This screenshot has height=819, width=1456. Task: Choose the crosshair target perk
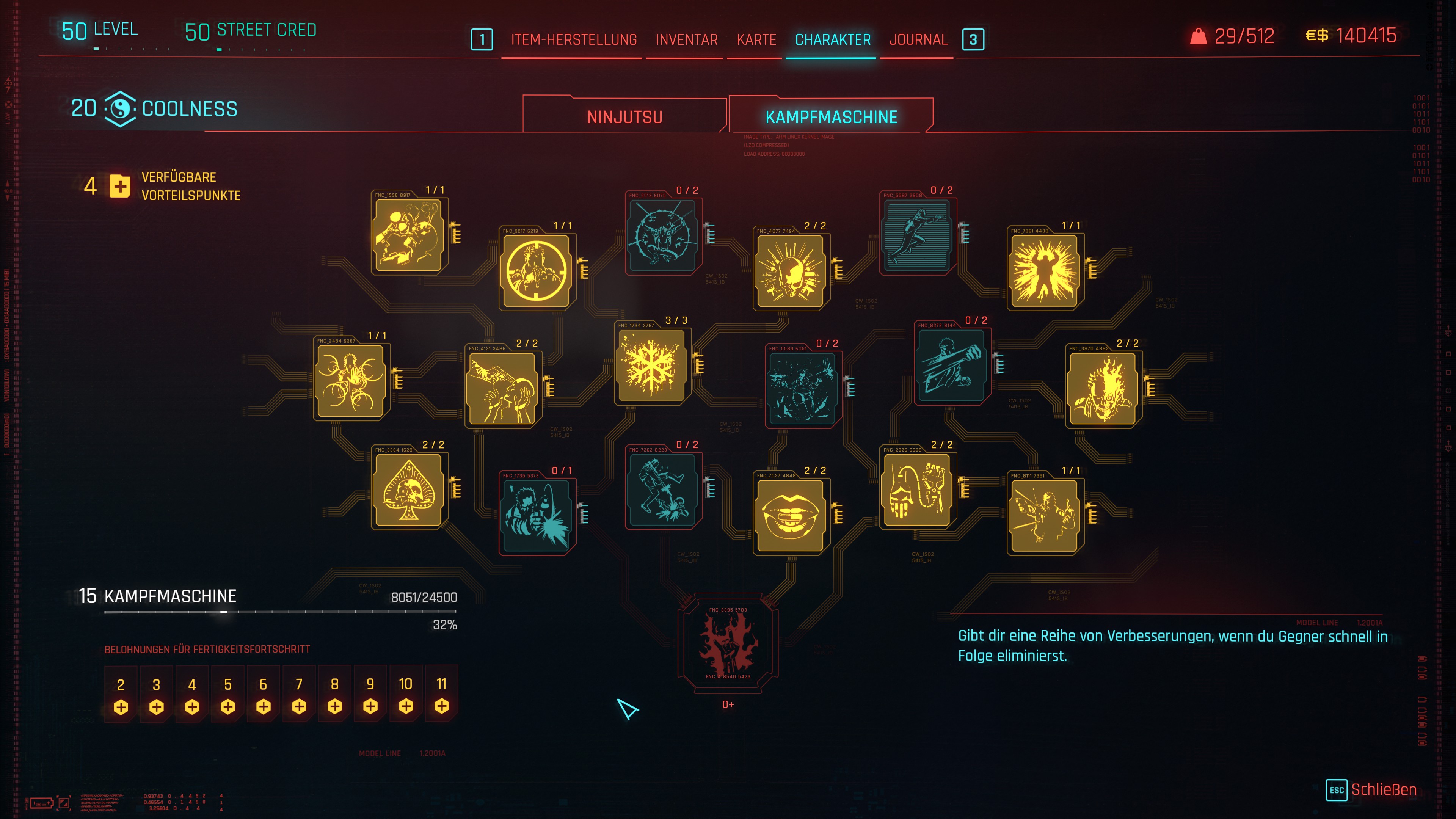[x=537, y=271]
